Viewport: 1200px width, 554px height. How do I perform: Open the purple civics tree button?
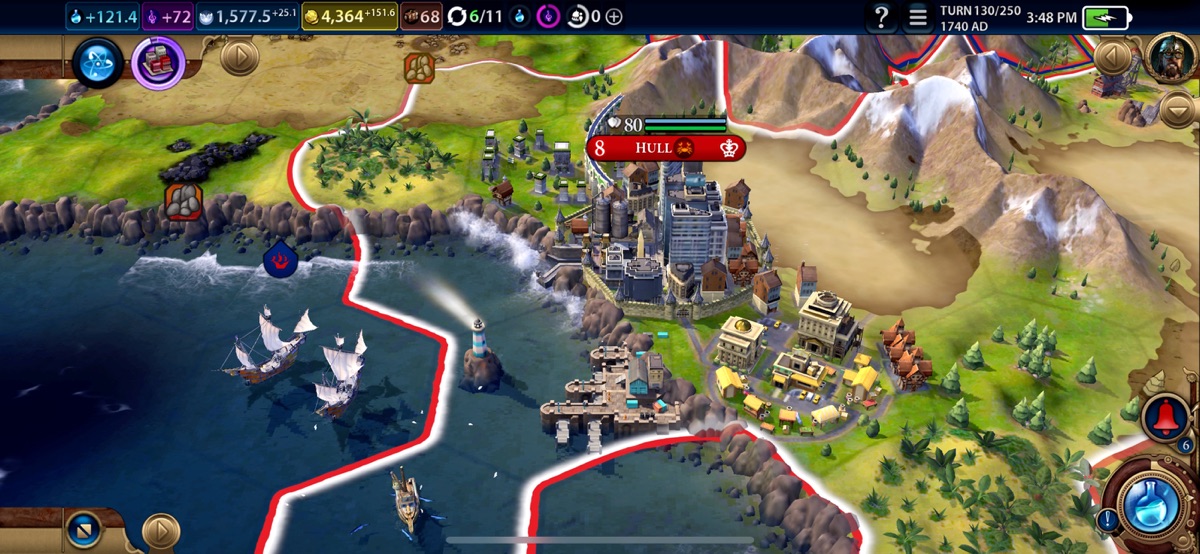point(158,62)
